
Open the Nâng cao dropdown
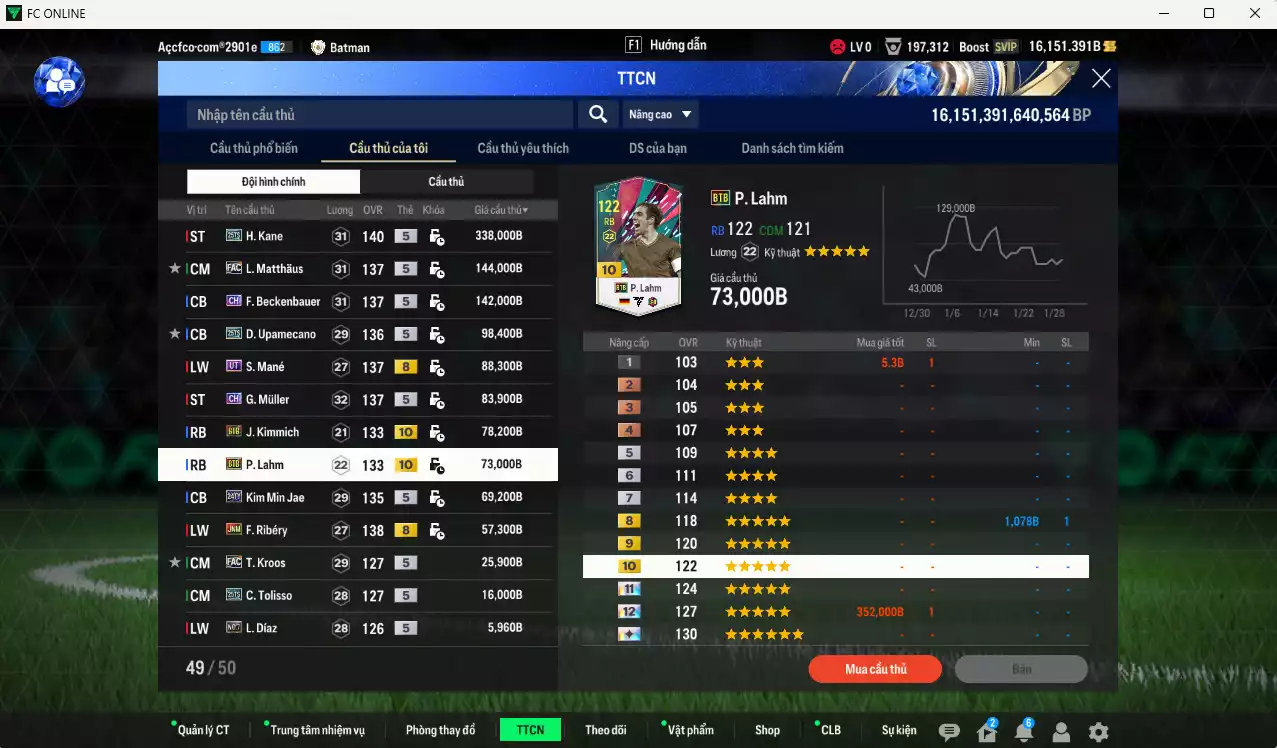[660, 115]
